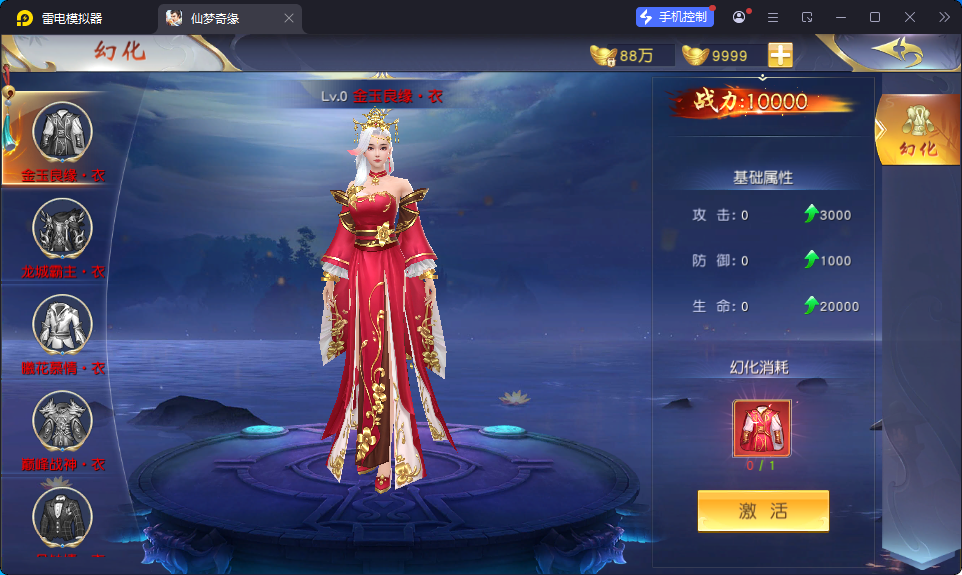
Task: Choose the black tuxedo suit outfit
Action: click(x=63, y=516)
